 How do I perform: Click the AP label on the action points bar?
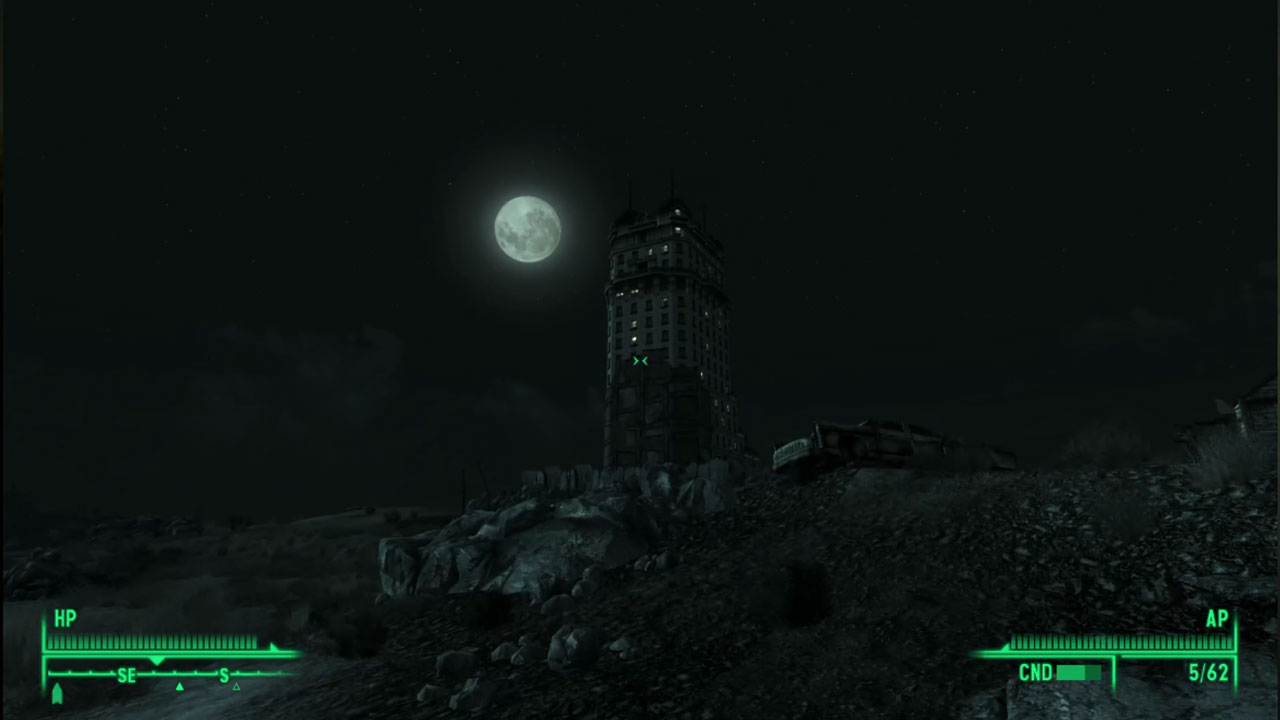[x=1218, y=618]
